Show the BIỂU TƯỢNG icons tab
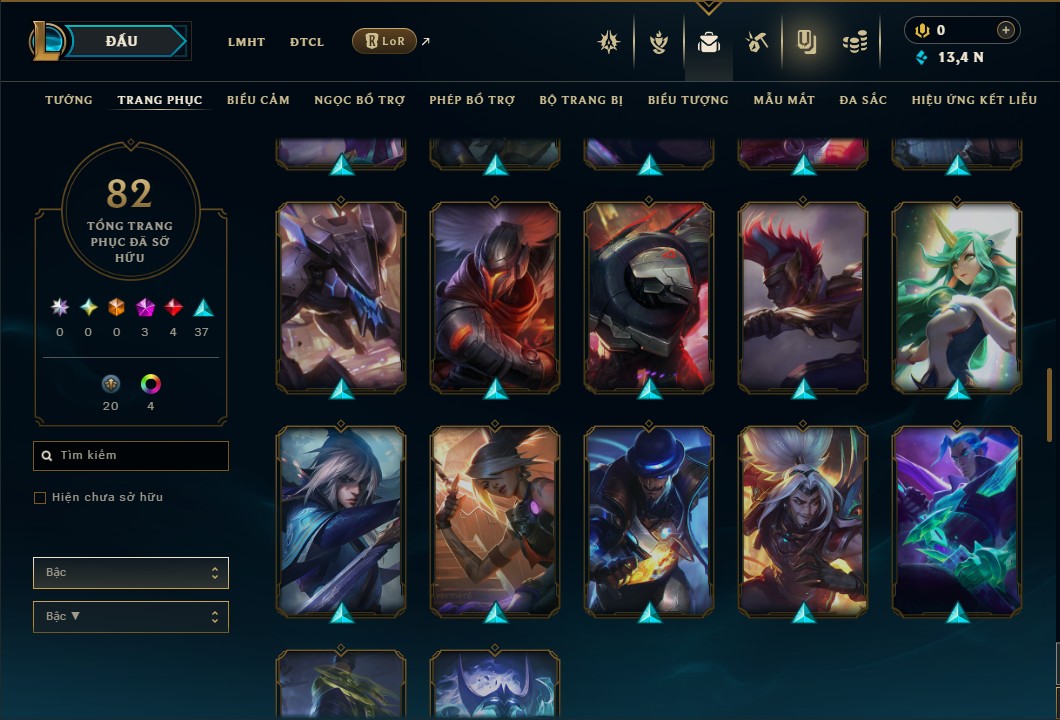The height and width of the screenshot is (720, 1060). pyautogui.click(x=688, y=100)
